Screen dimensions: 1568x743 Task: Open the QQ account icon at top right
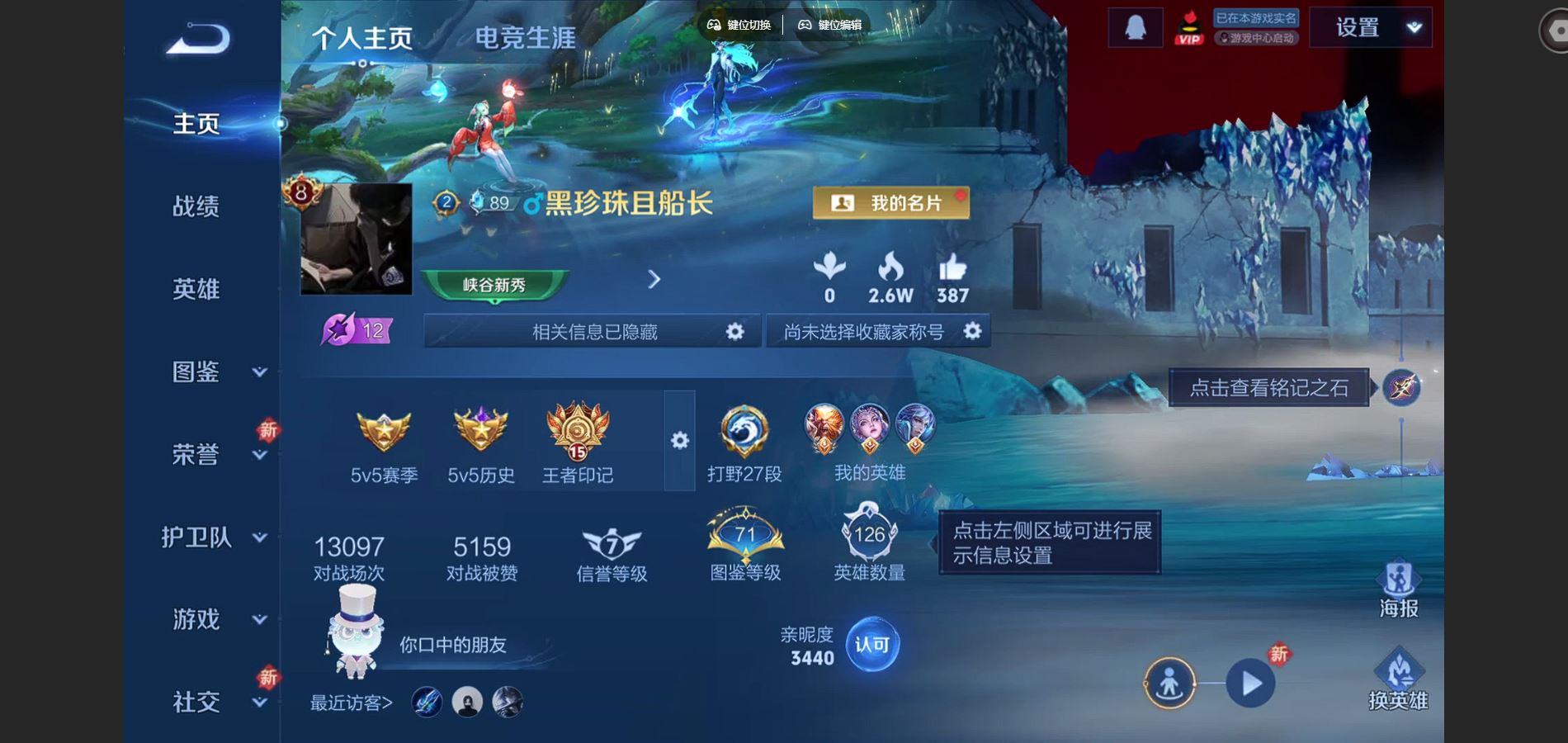tap(1135, 26)
